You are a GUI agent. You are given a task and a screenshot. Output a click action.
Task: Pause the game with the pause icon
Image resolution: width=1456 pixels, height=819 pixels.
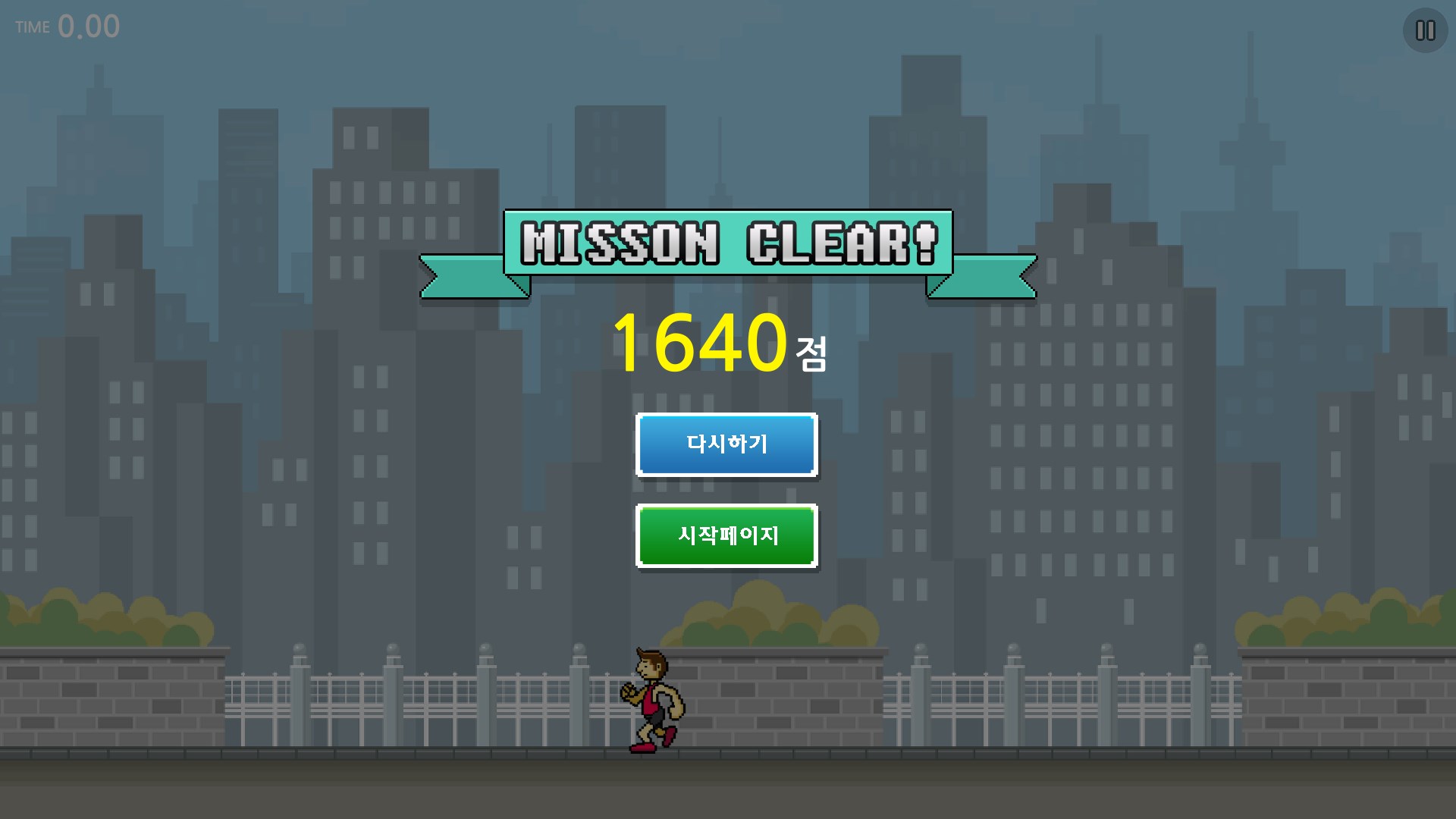click(x=1425, y=30)
